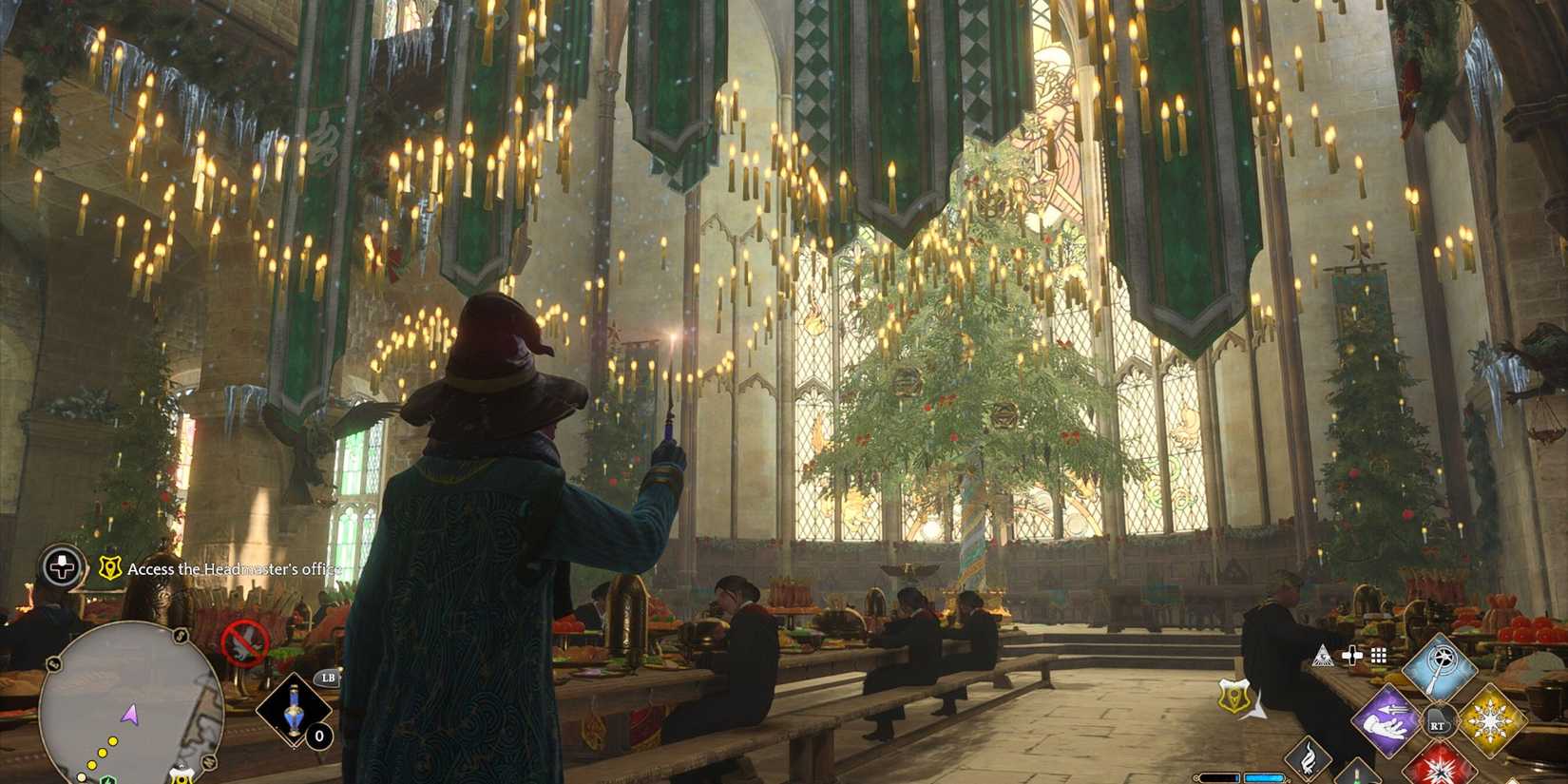Open the spell set grid icon
Screen dimensions: 1568x784
pyautogui.click(x=1378, y=654)
